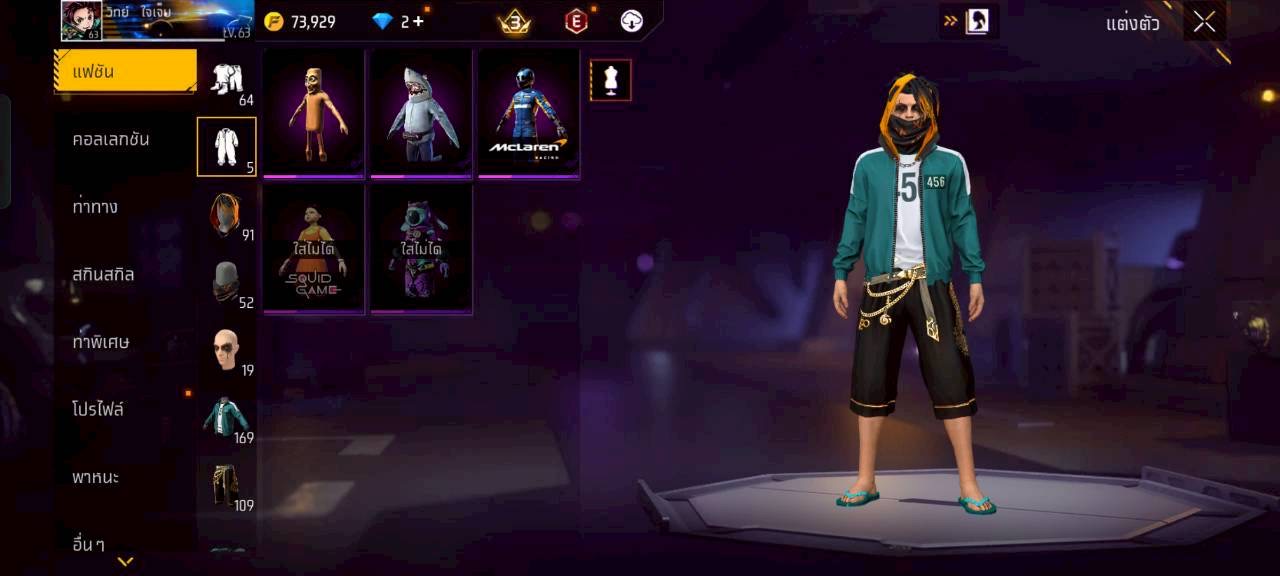1280x576 pixels.
Task: Open the ท่าทาง emotes tab
Action: pos(96,207)
